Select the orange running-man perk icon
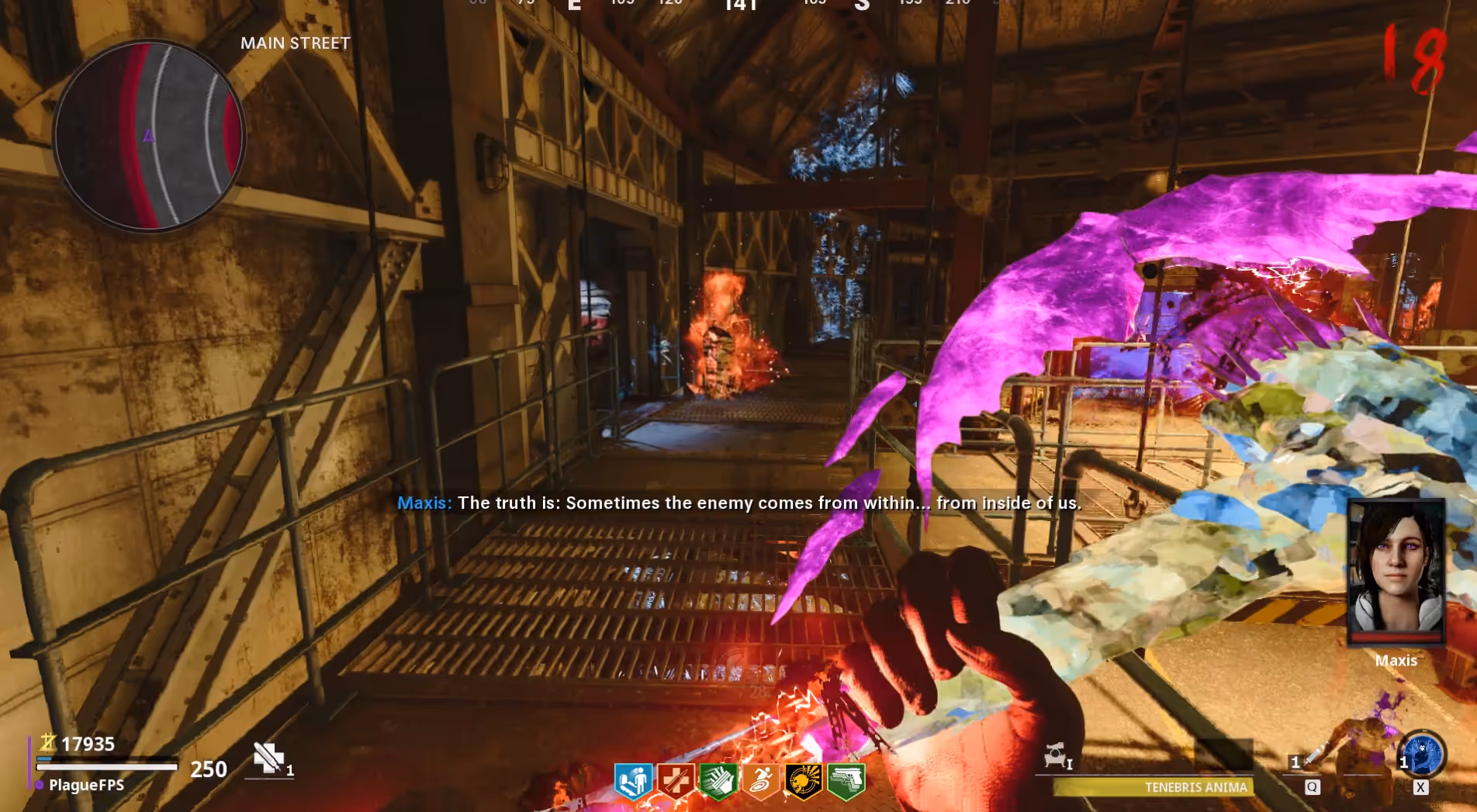This screenshot has width=1477, height=812. tap(761, 780)
